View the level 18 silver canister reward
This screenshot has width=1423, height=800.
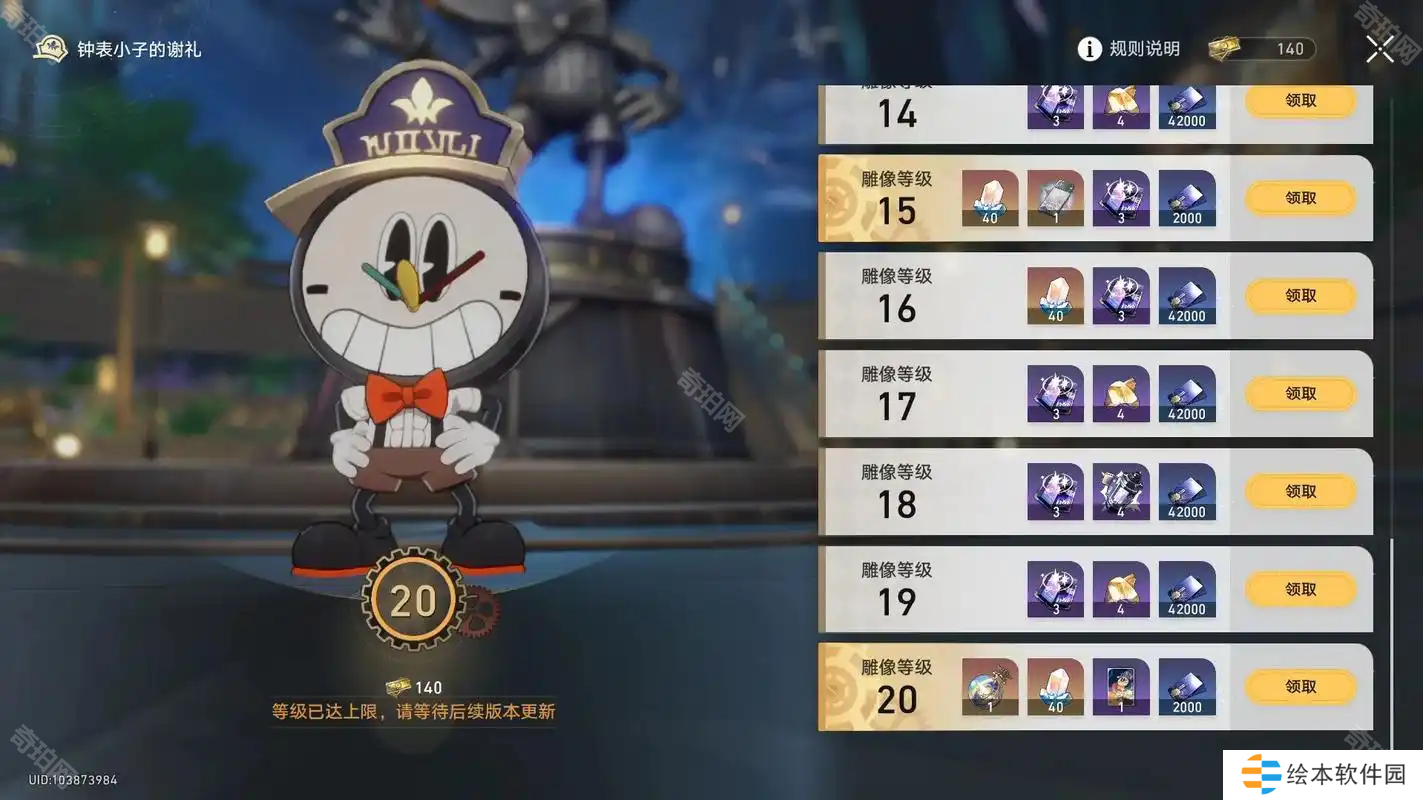[1121, 491]
